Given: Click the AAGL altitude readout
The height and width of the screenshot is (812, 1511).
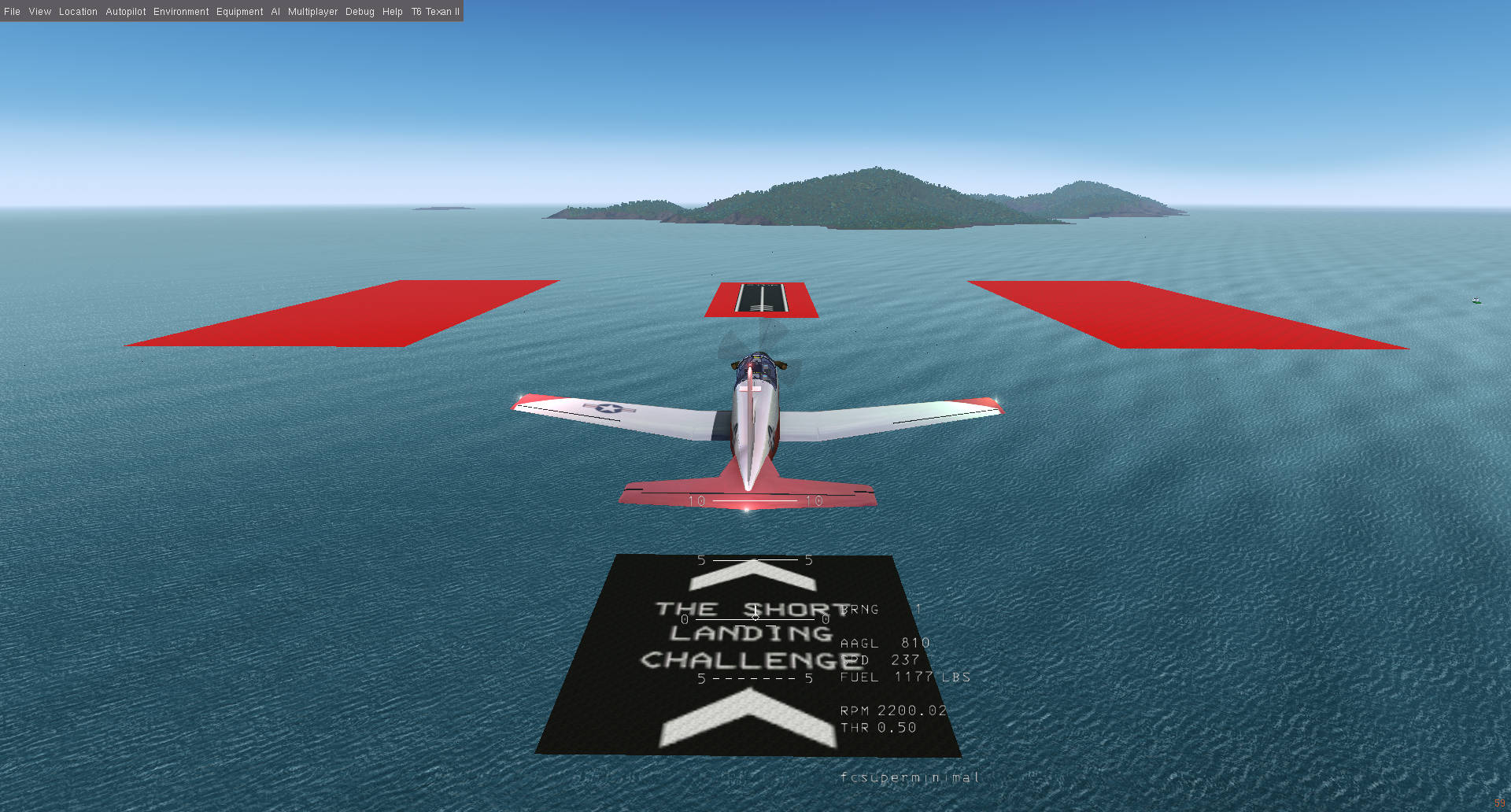Looking at the screenshot, I should (883, 643).
